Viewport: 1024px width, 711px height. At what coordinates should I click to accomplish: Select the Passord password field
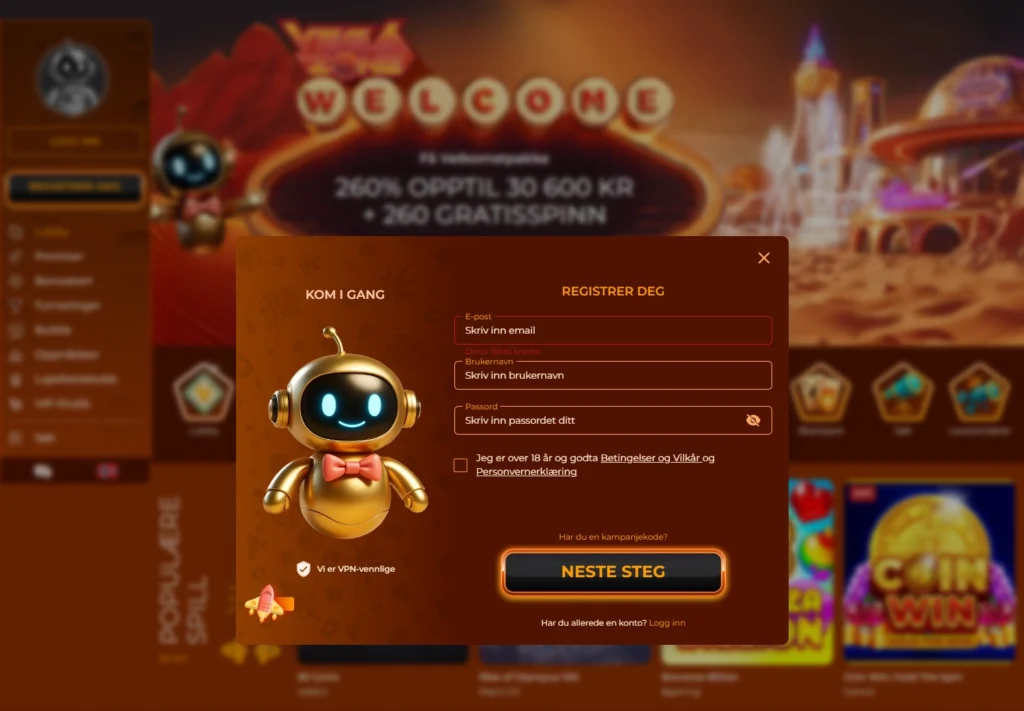pos(600,421)
